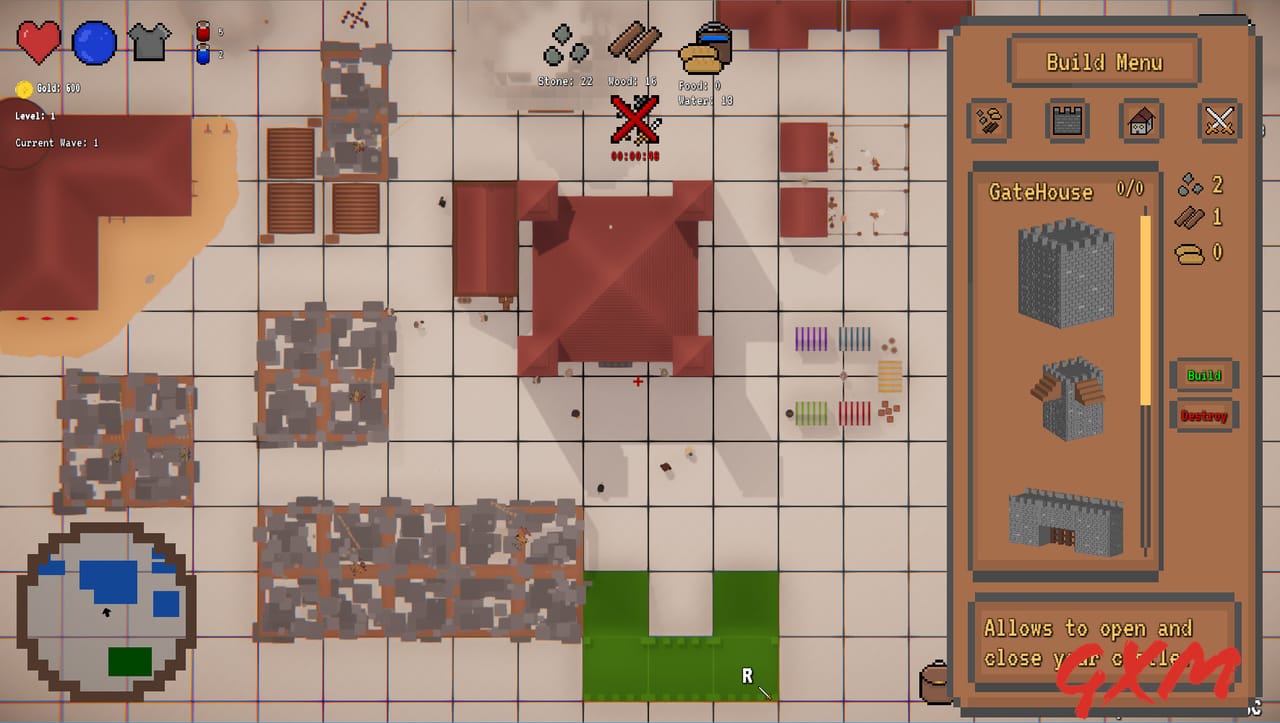Click the Build button
Screen dimensions: 1280x723
pos(1204,375)
